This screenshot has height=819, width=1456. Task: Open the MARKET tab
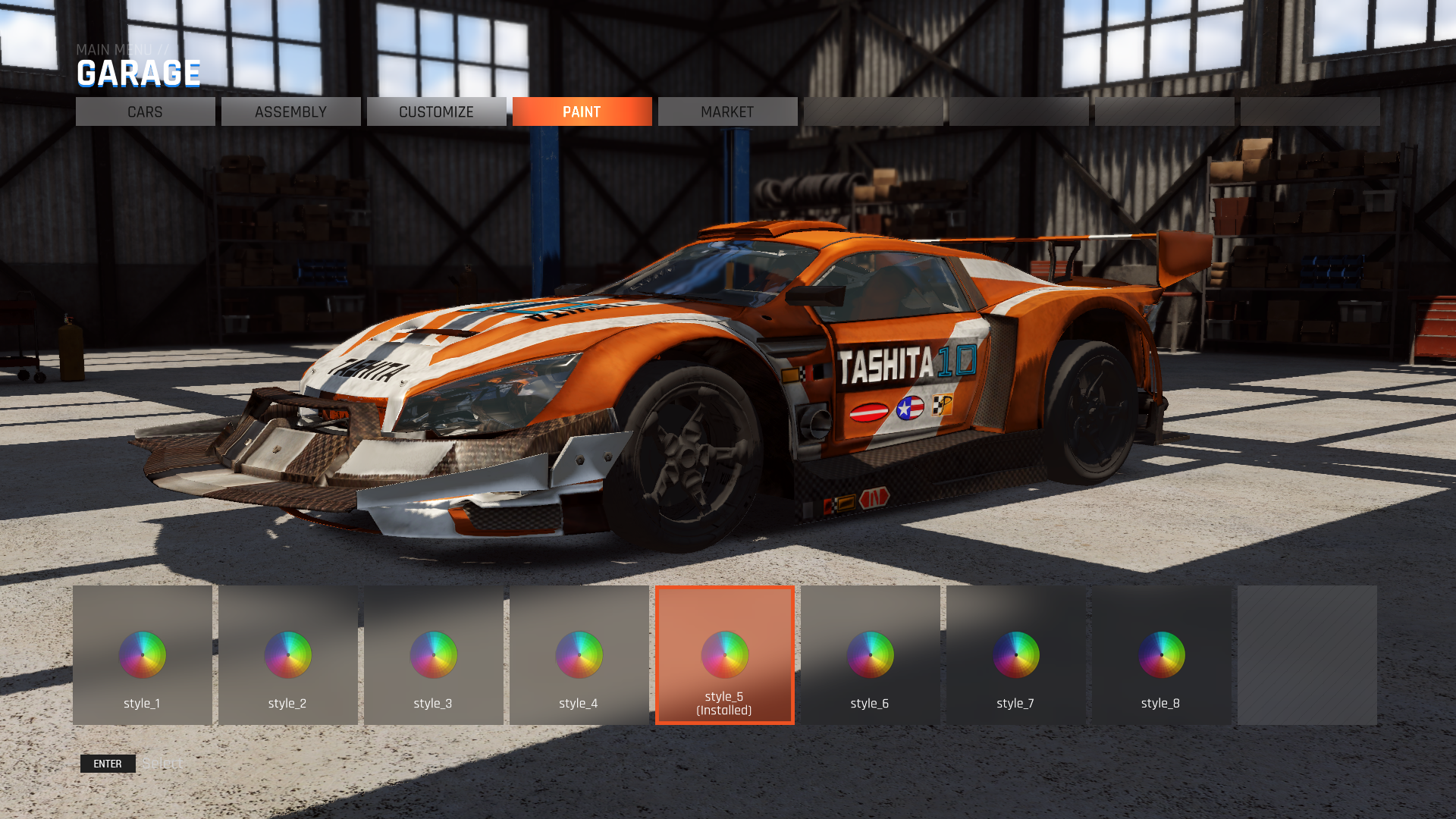(727, 111)
